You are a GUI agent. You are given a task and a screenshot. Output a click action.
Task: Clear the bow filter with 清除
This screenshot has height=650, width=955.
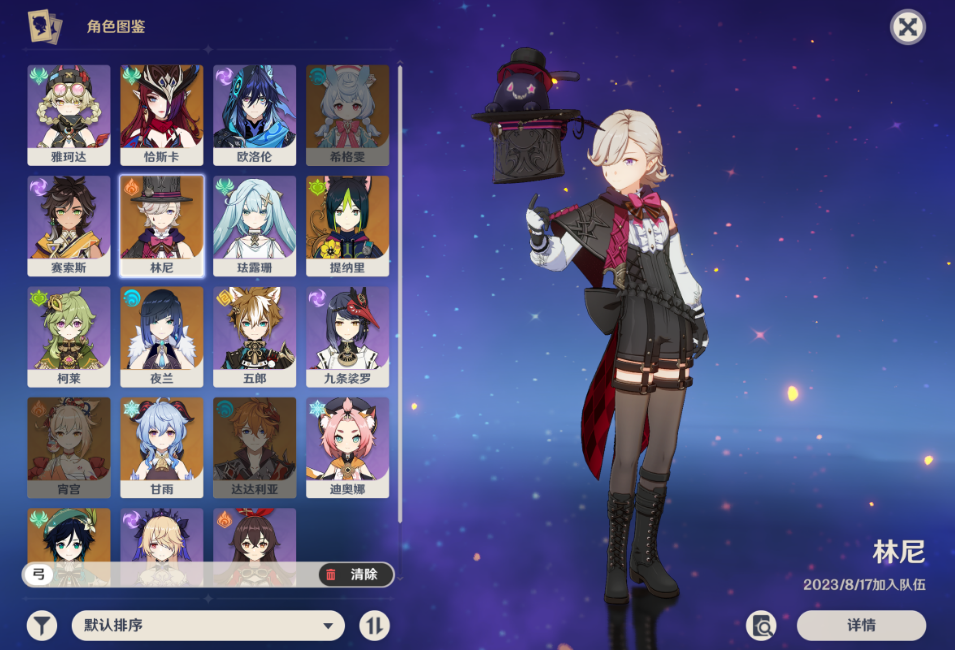[x=355, y=574]
